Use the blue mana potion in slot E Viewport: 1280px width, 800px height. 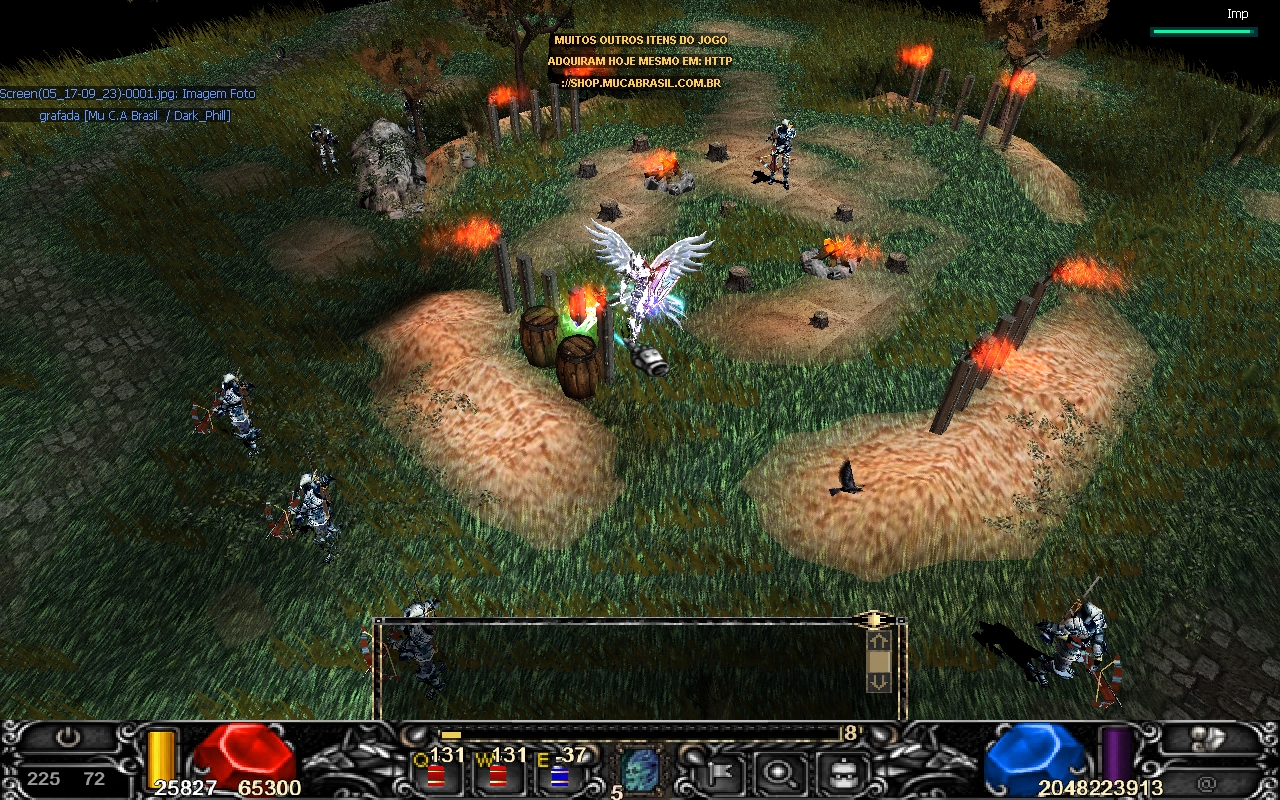[x=560, y=775]
